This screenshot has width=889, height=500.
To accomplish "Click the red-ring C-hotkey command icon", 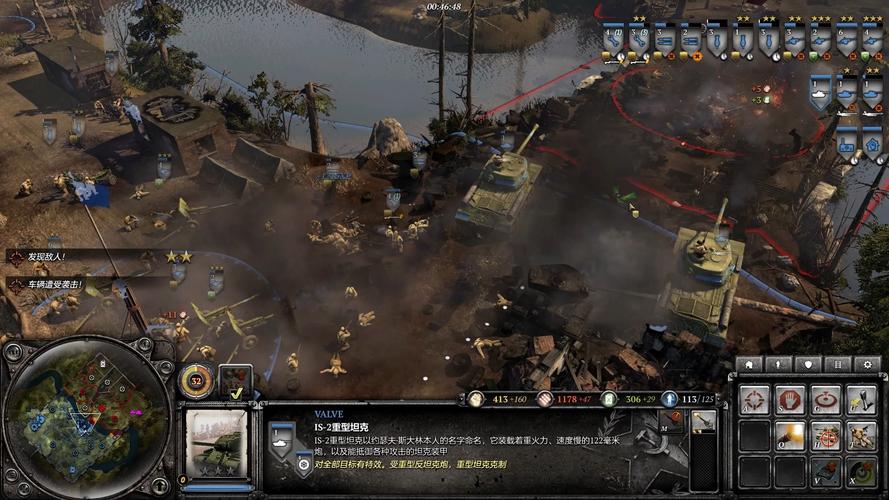I will point(825,400).
